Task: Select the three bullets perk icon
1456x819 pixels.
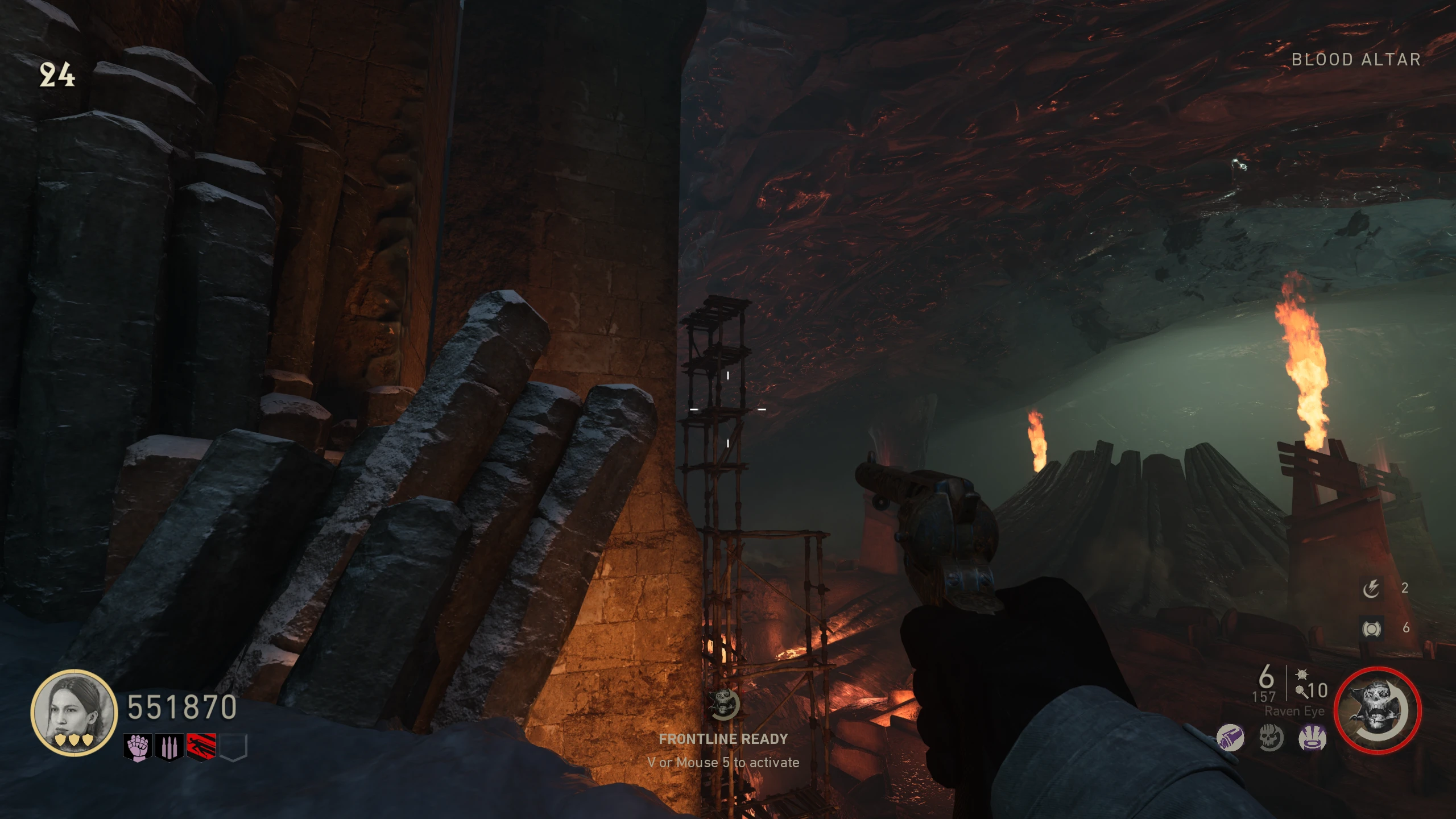Action: pyautogui.click(x=169, y=747)
